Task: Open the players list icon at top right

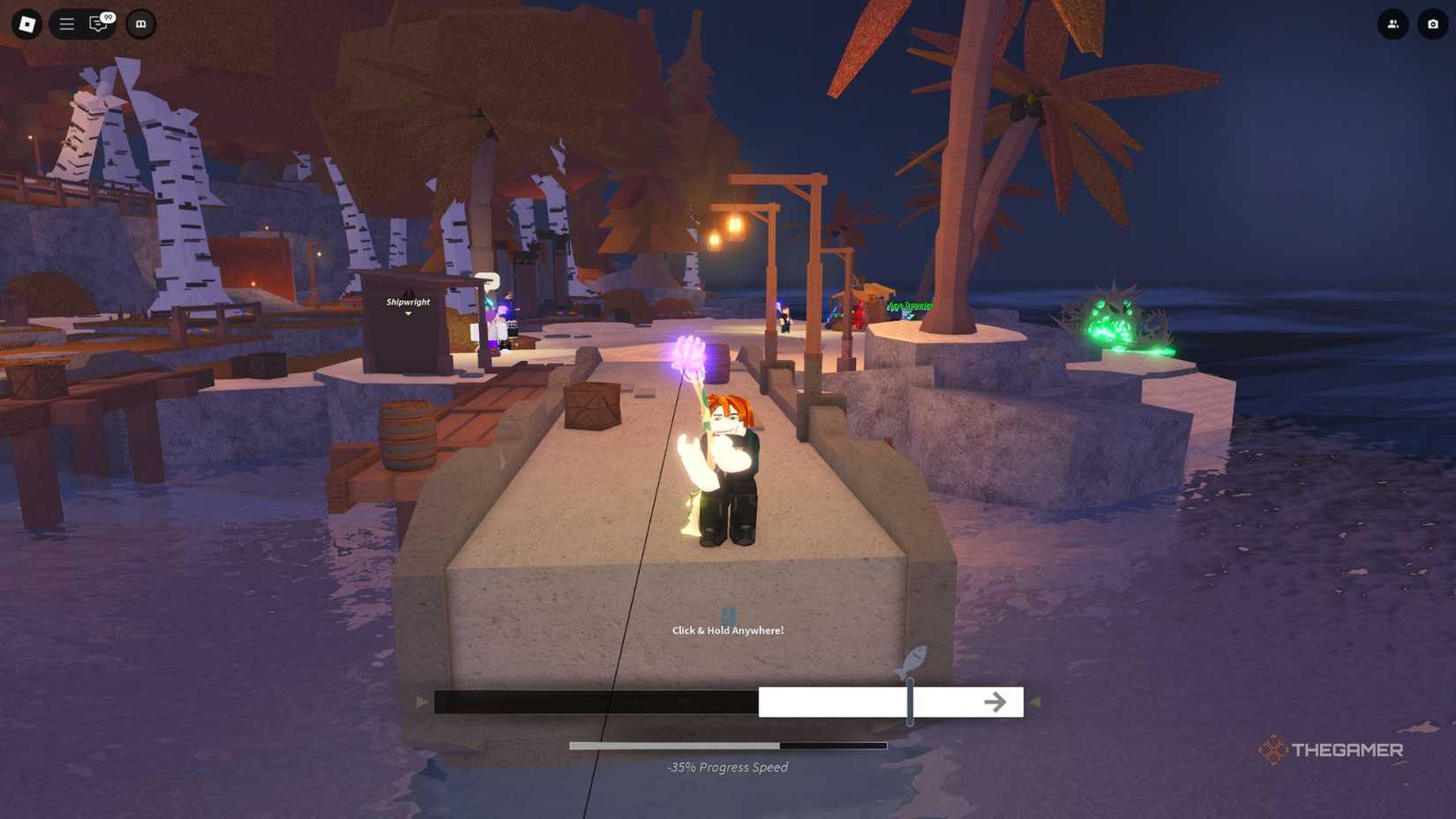Action: coord(1392,24)
